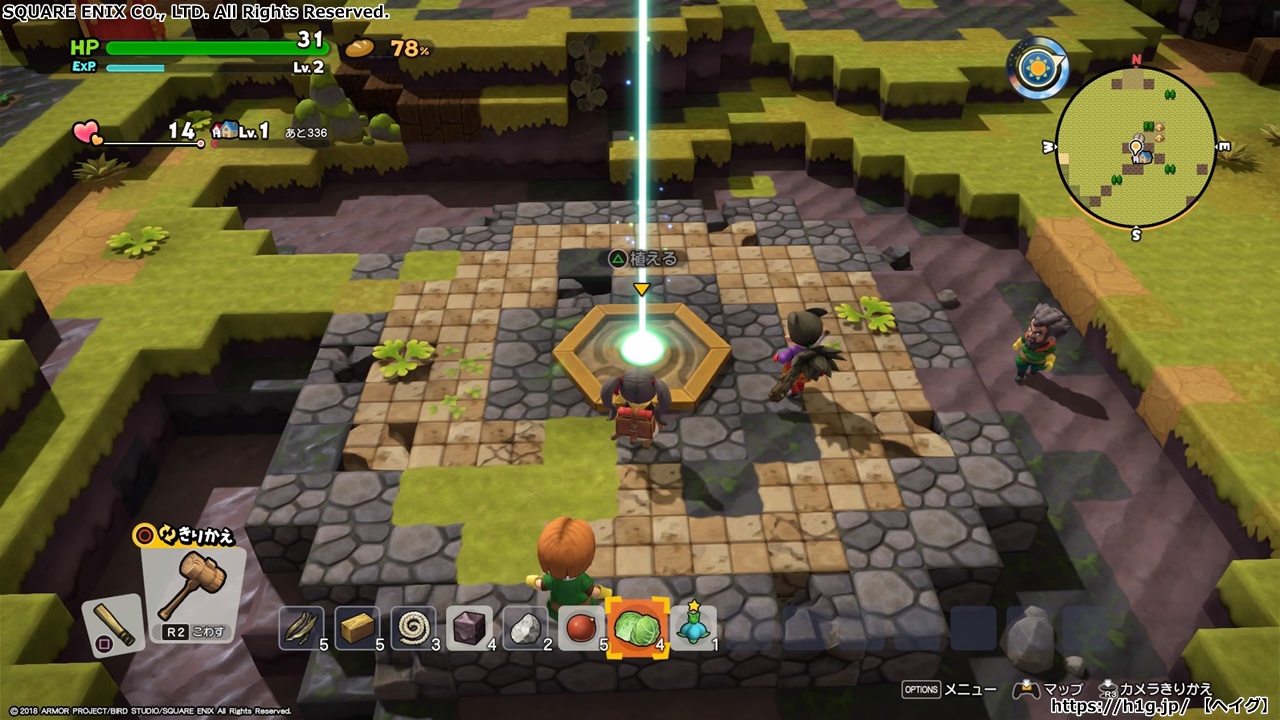Click the bread hunger icon
Screen dimensions: 1280x720
click(358, 47)
